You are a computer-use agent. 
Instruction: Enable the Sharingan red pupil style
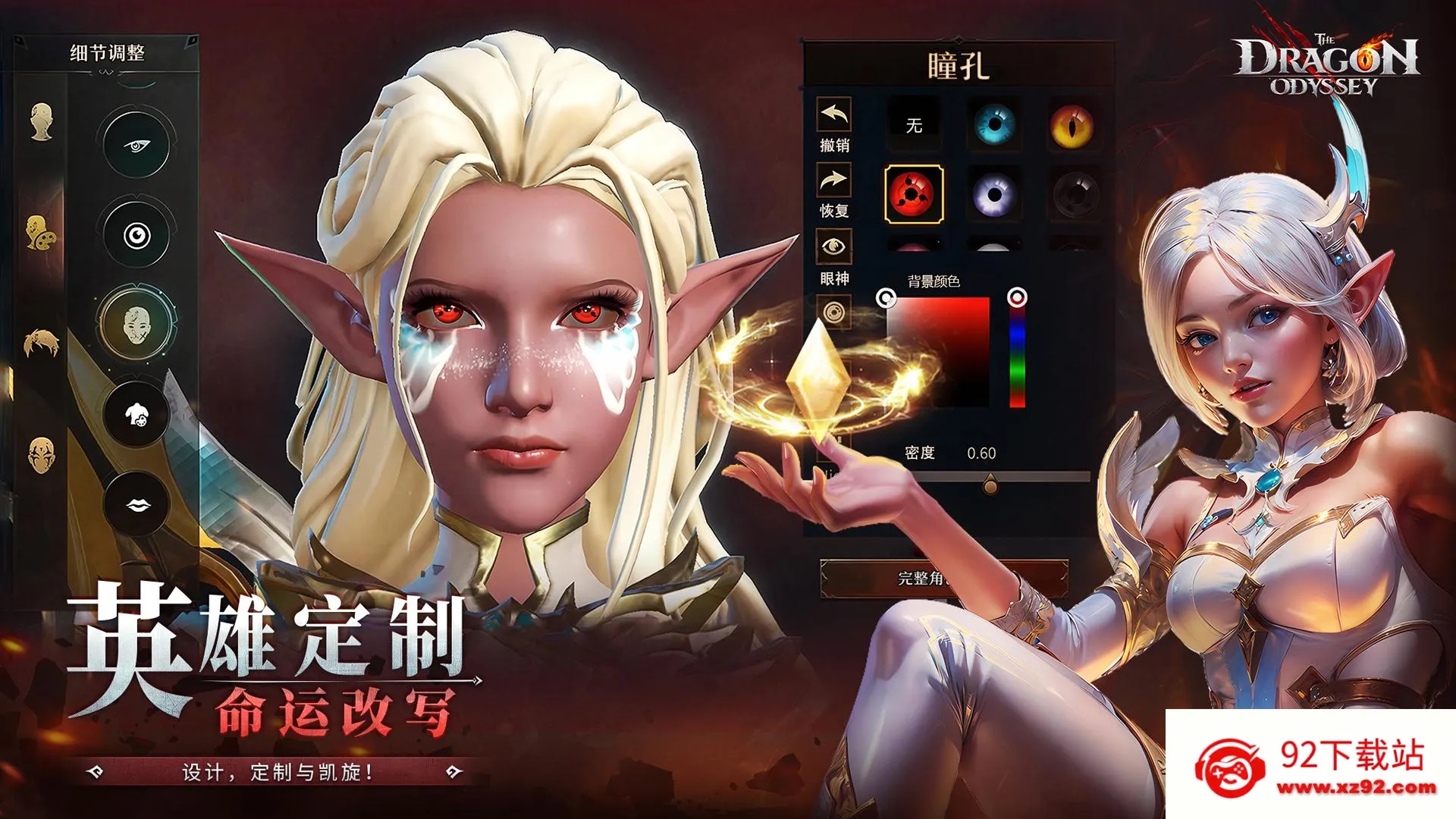(914, 193)
